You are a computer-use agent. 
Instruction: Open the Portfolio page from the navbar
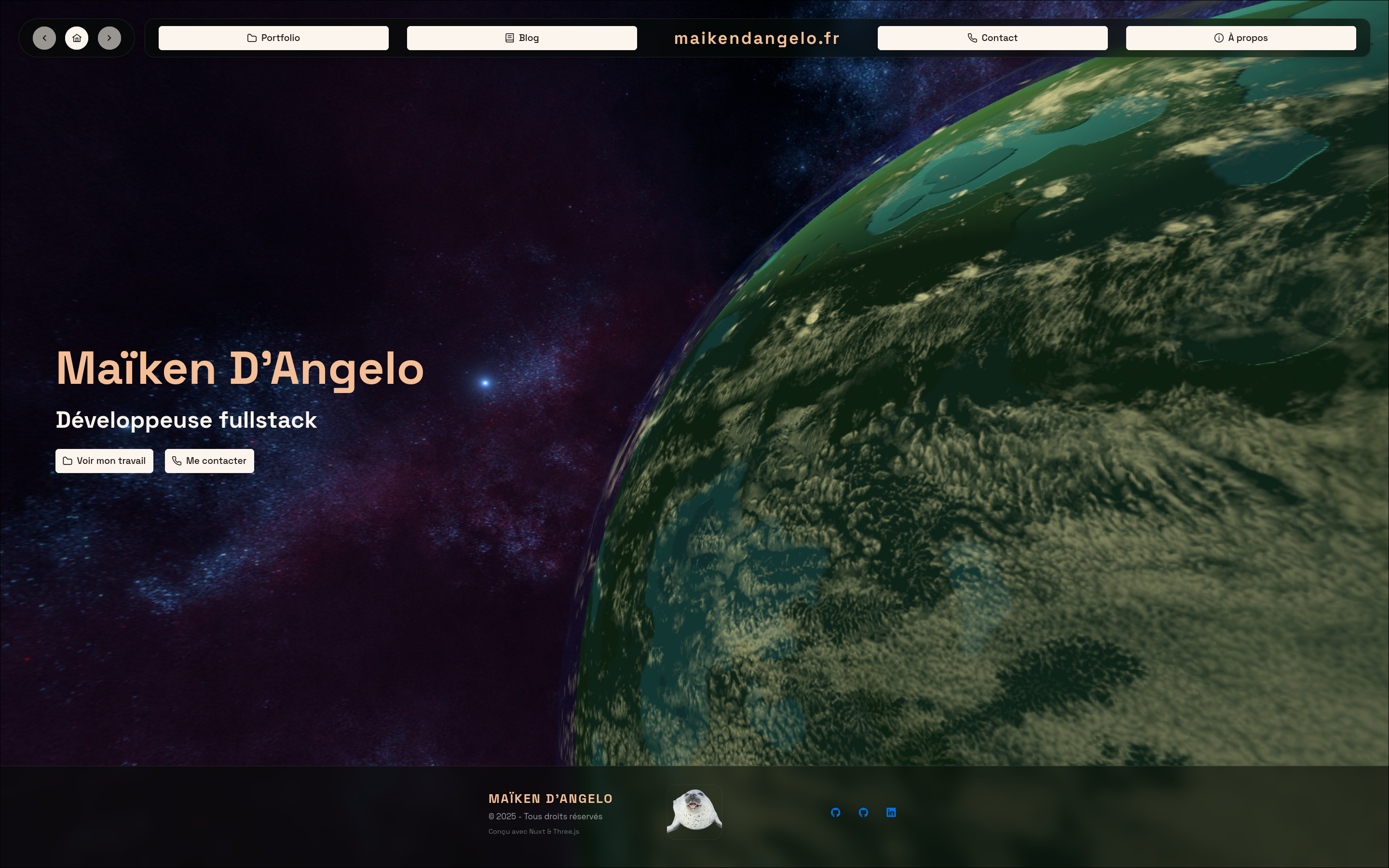click(273, 38)
